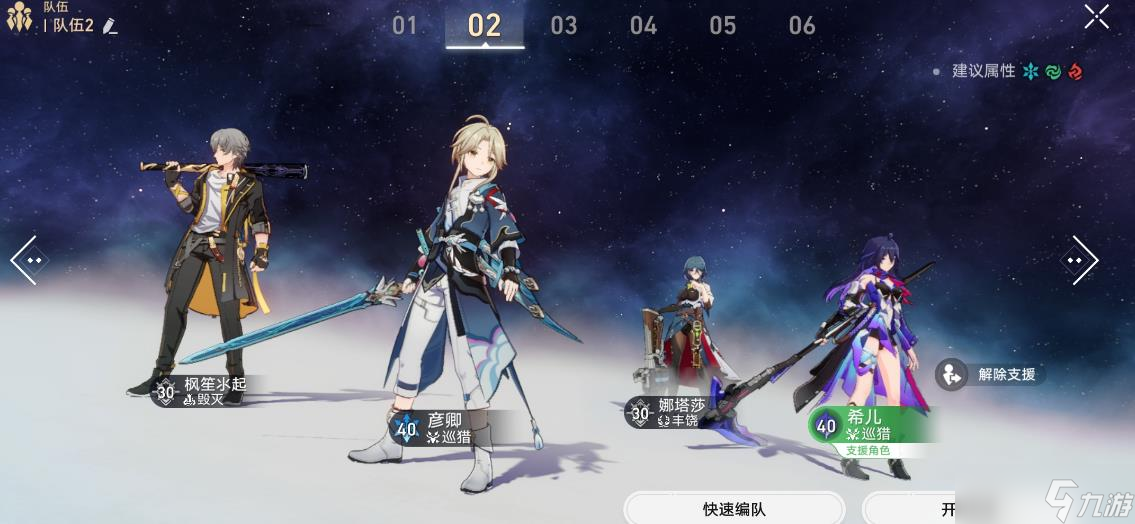Choose the 娜塔莎 character slot label

(x=670, y=412)
